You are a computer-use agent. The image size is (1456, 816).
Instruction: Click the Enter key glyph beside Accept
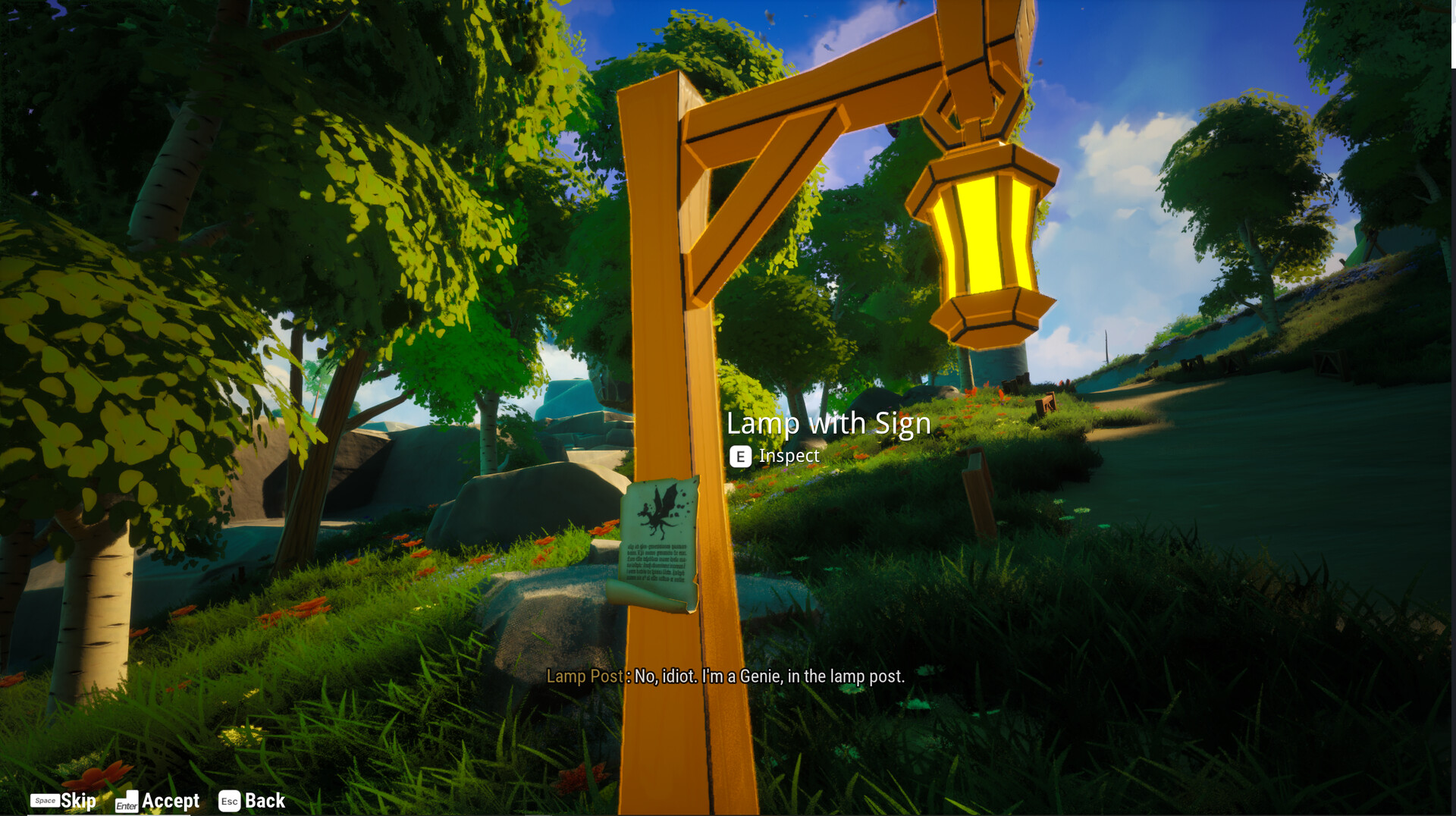point(127,802)
